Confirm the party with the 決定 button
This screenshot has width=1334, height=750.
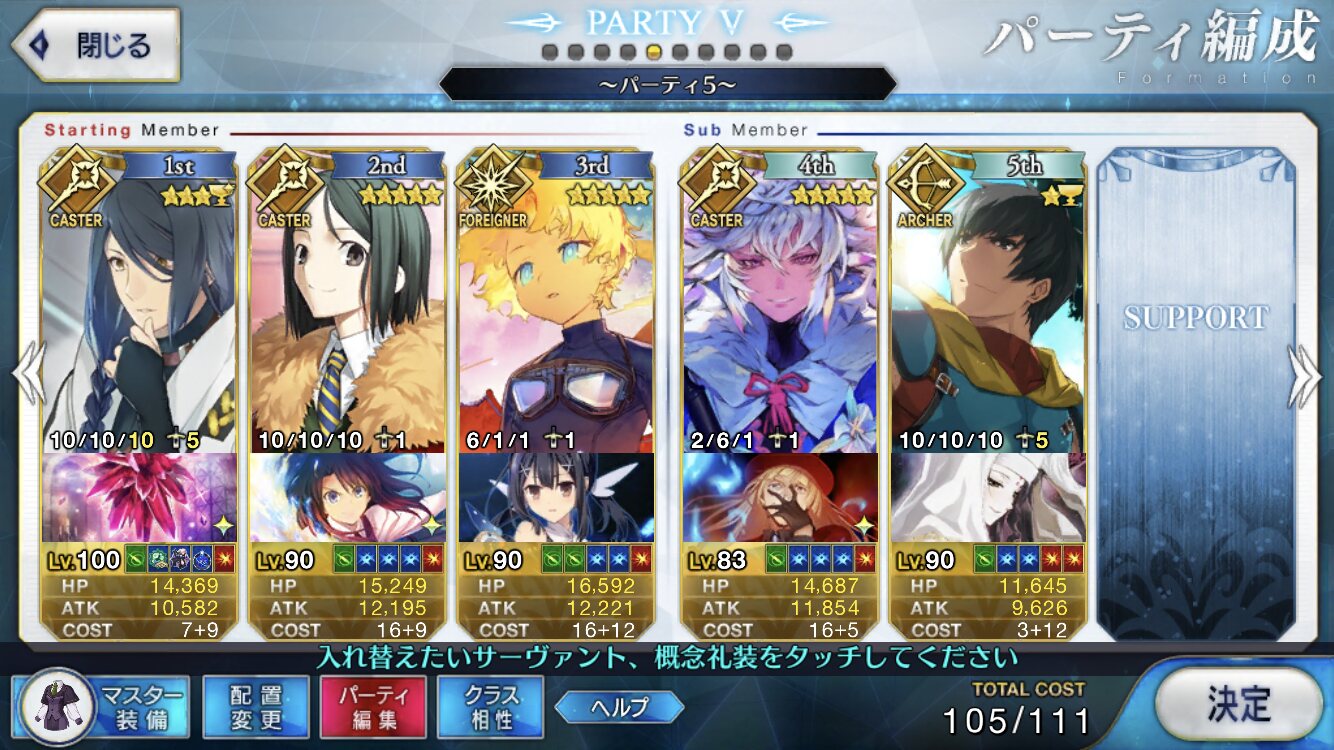coord(1239,704)
